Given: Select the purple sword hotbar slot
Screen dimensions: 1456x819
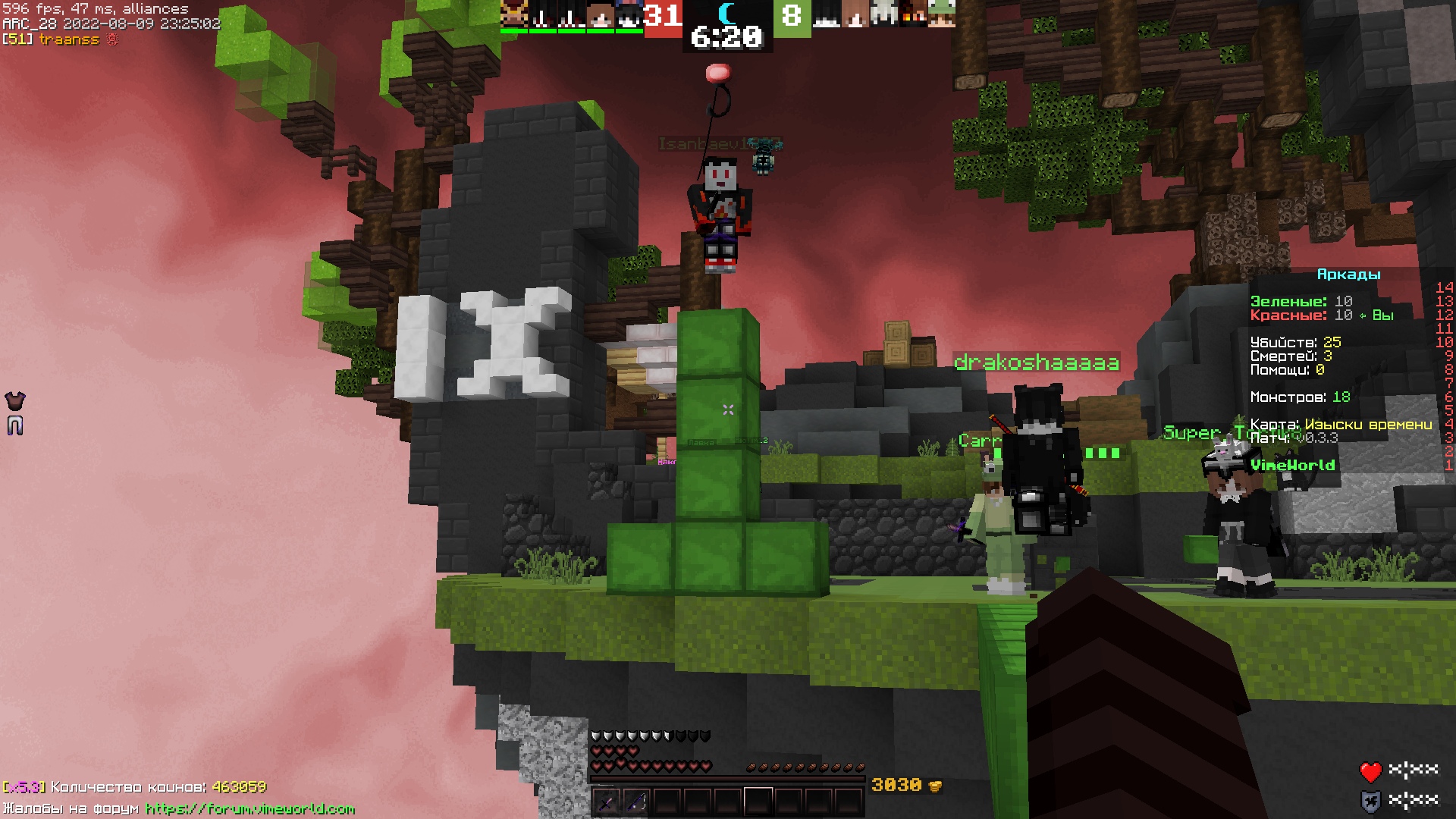Looking at the screenshot, I should [x=606, y=801].
